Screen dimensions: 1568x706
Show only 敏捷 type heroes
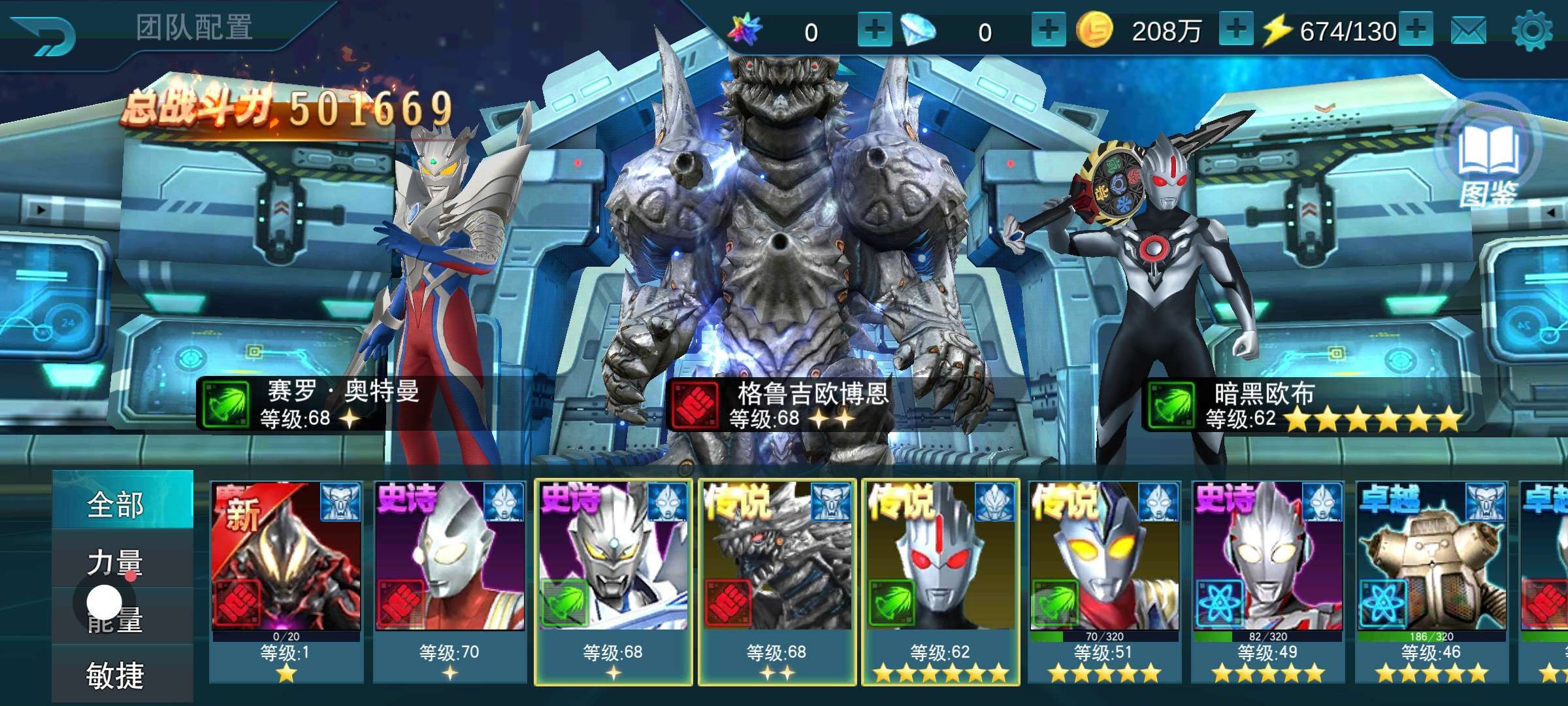(x=116, y=675)
